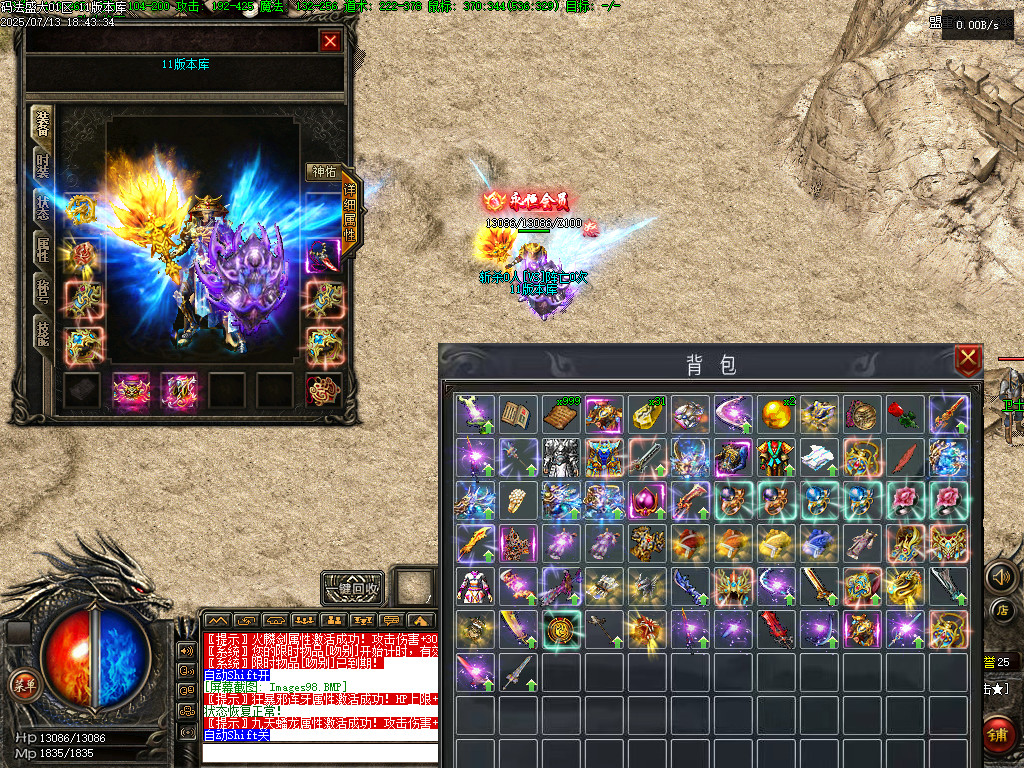Close the 背包 backpack window
Viewport: 1024px width, 768px height.
pos(967,360)
